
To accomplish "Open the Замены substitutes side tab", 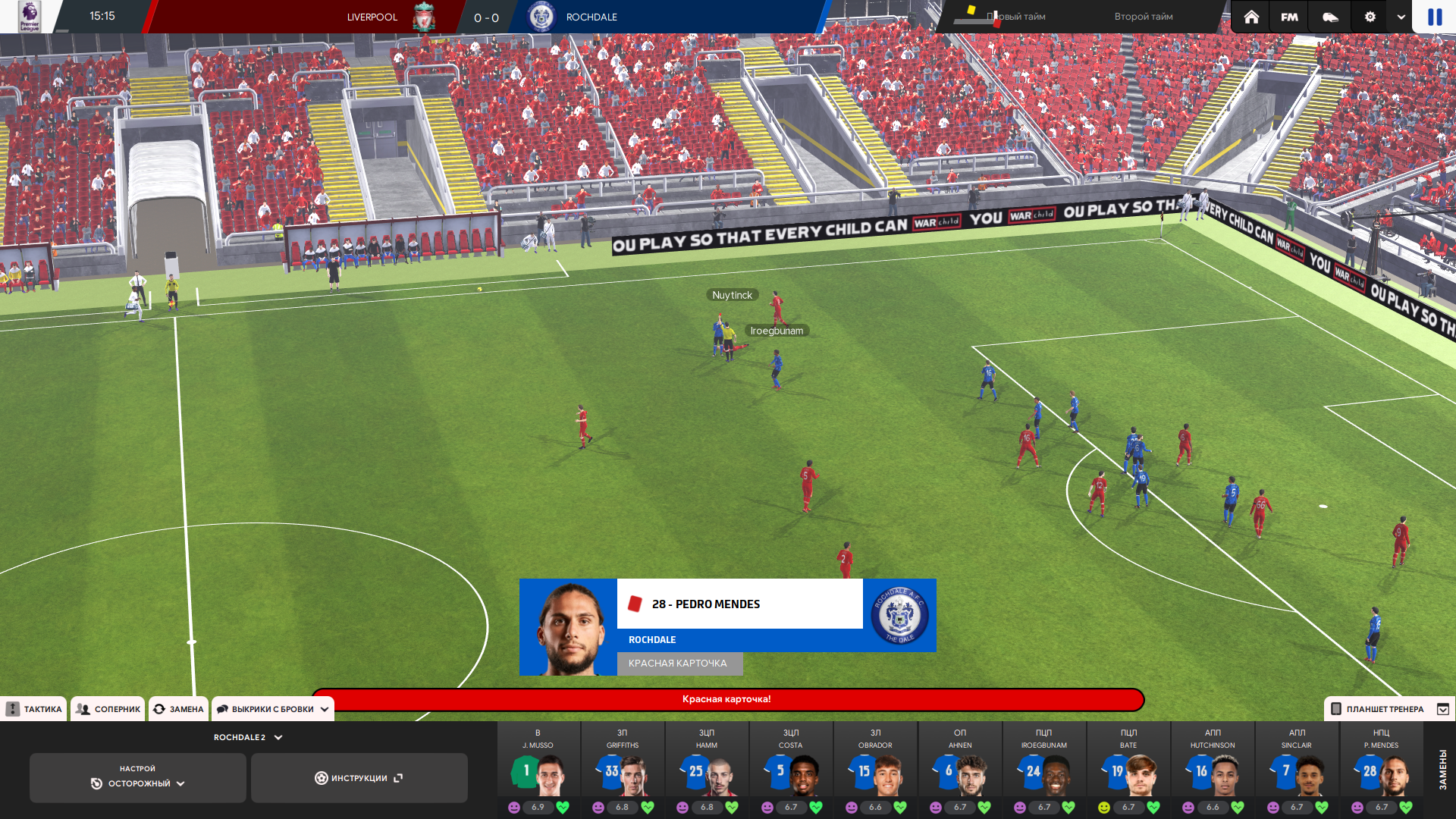I will click(1442, 770).
